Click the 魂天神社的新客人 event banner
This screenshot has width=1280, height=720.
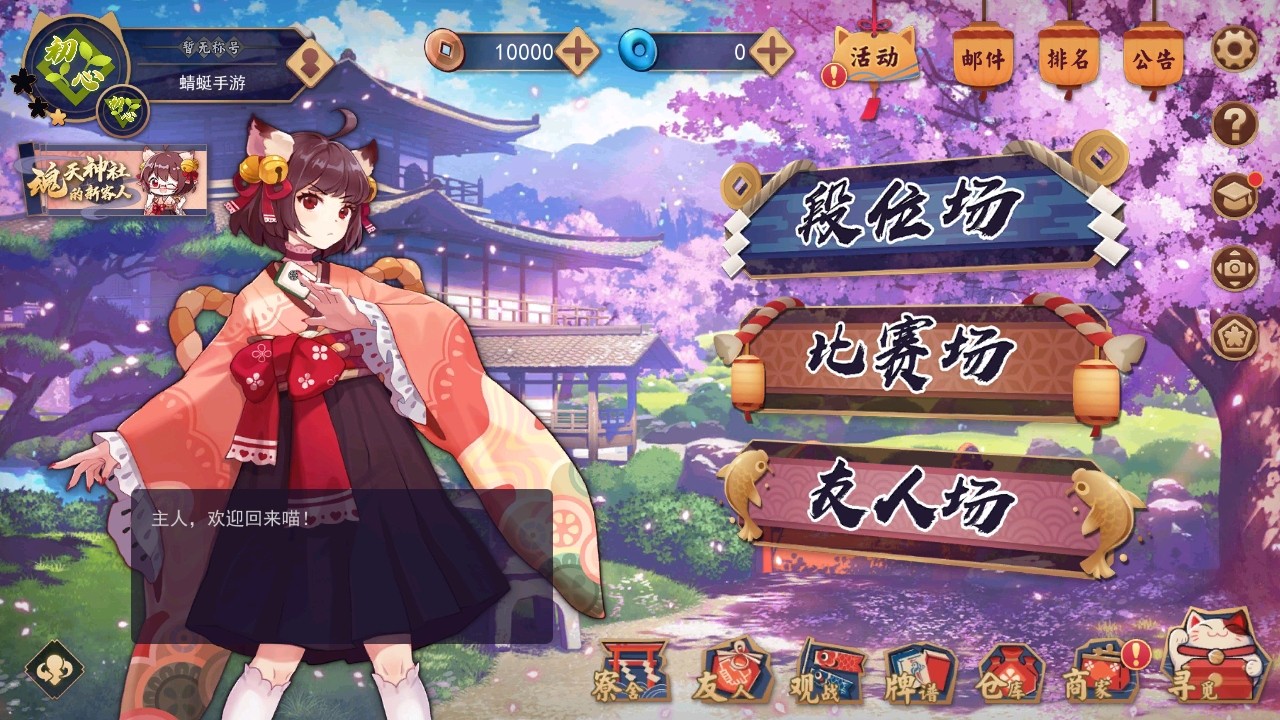pyautogui.click(x=115, y=180)
